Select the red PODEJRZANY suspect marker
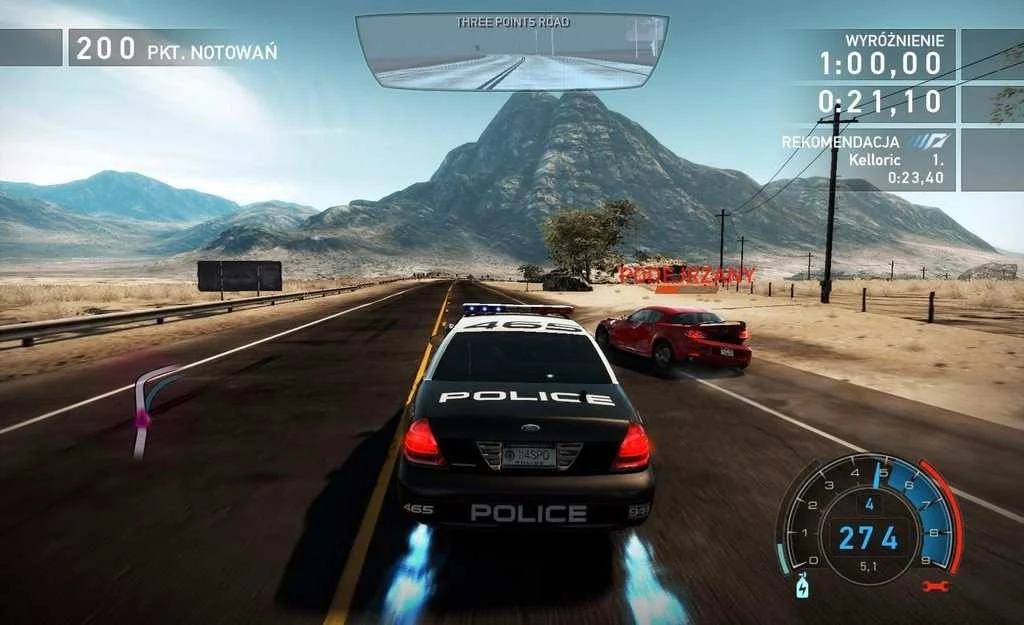The image size is (1024, 625). pyautogui.click(x=686, y=274)
